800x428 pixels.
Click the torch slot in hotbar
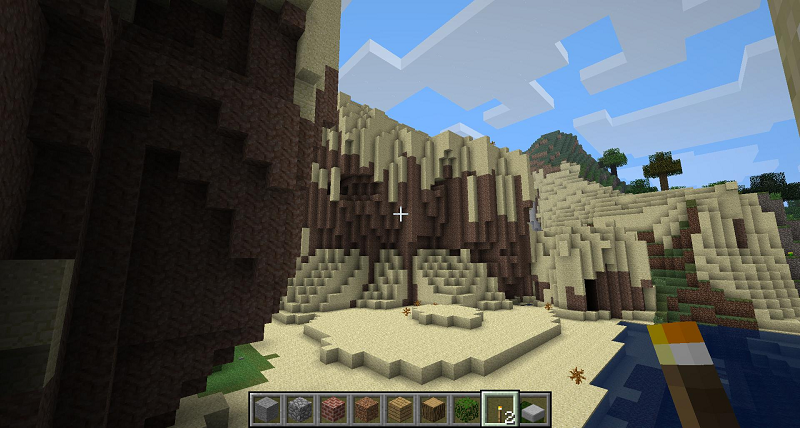click(x=499, y=409)
